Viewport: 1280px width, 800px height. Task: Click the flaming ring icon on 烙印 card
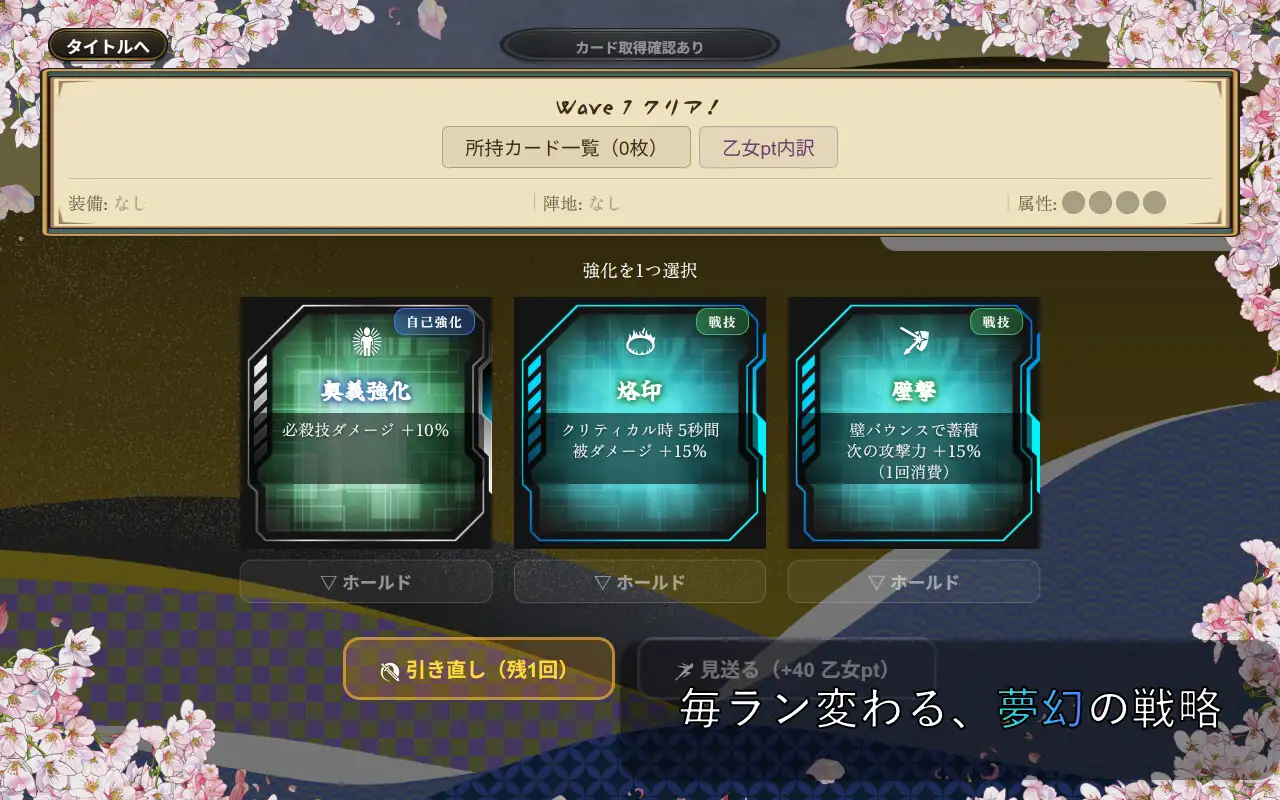tap(638, 343)
